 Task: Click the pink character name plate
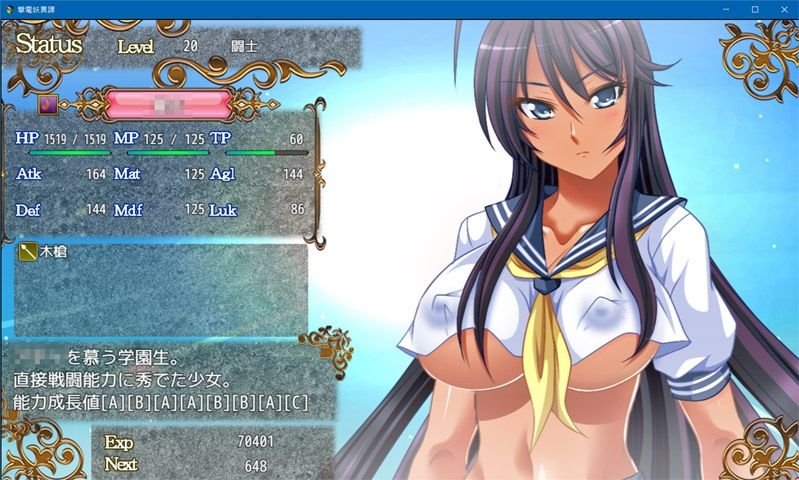click(168, 103)
